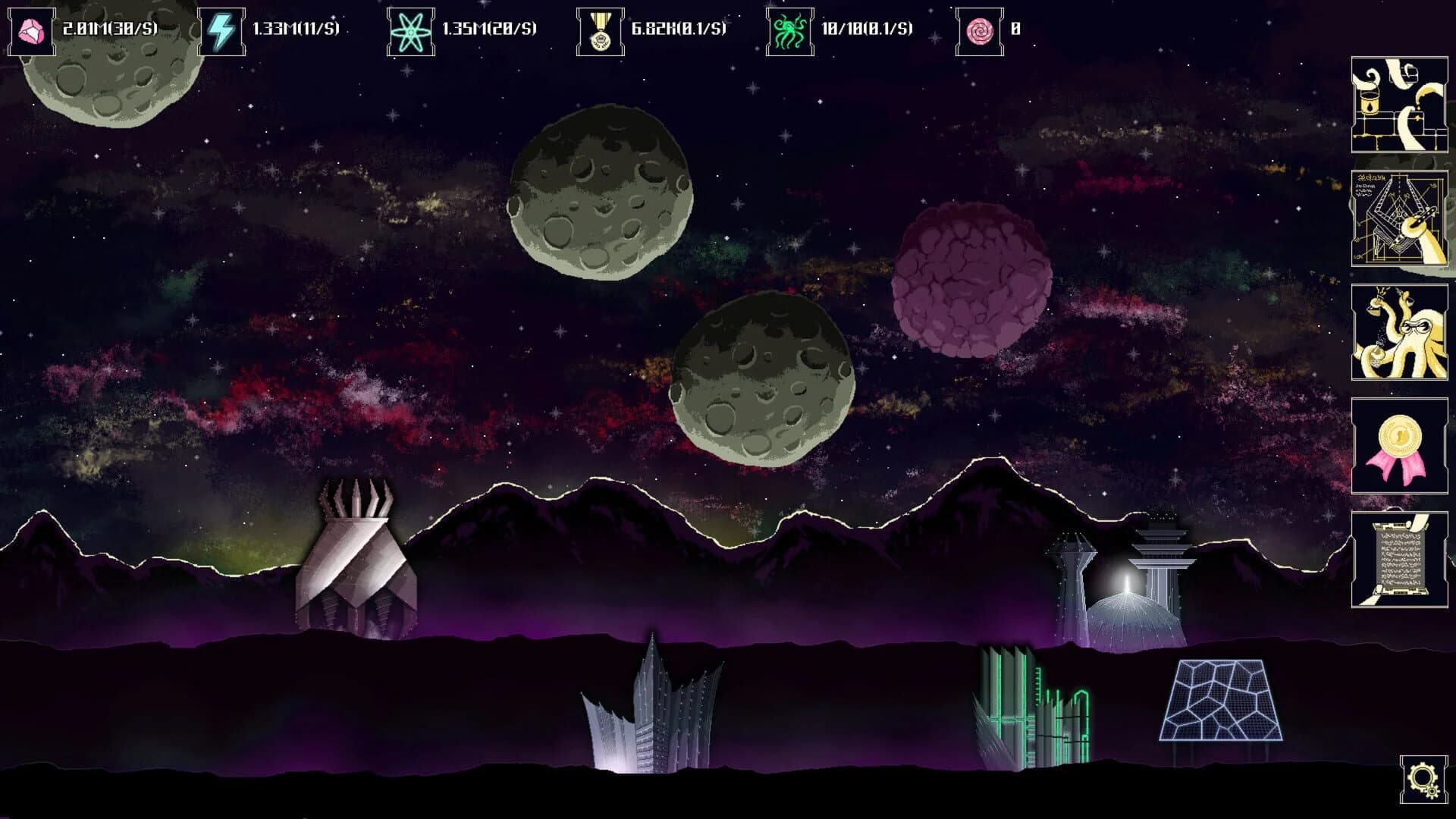This screenshot has width=1456, height=819.
Task: Click the lightning energy resource icon
Action: pos(220,30)
